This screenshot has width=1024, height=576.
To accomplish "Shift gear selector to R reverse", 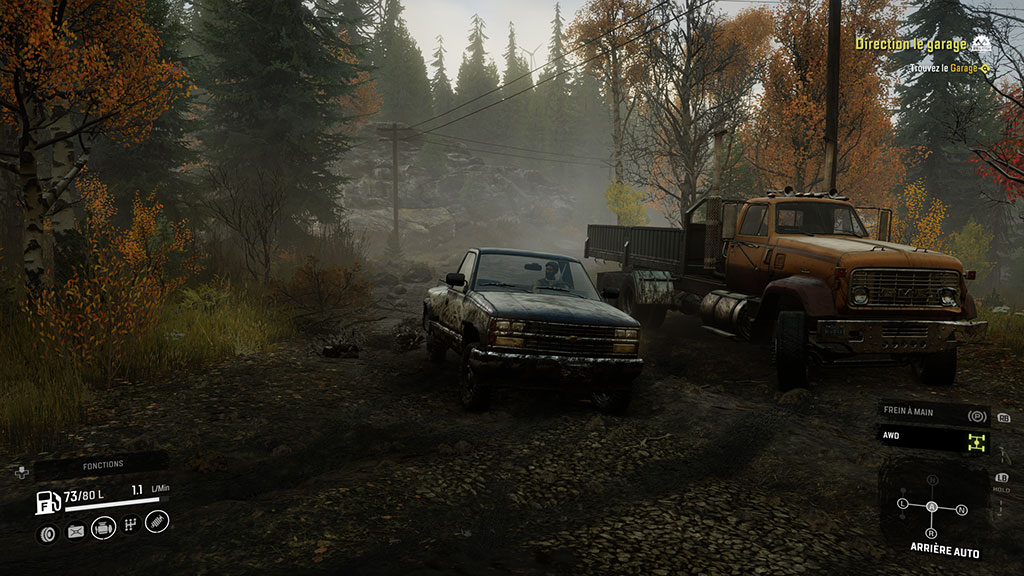I will [933, 532].
